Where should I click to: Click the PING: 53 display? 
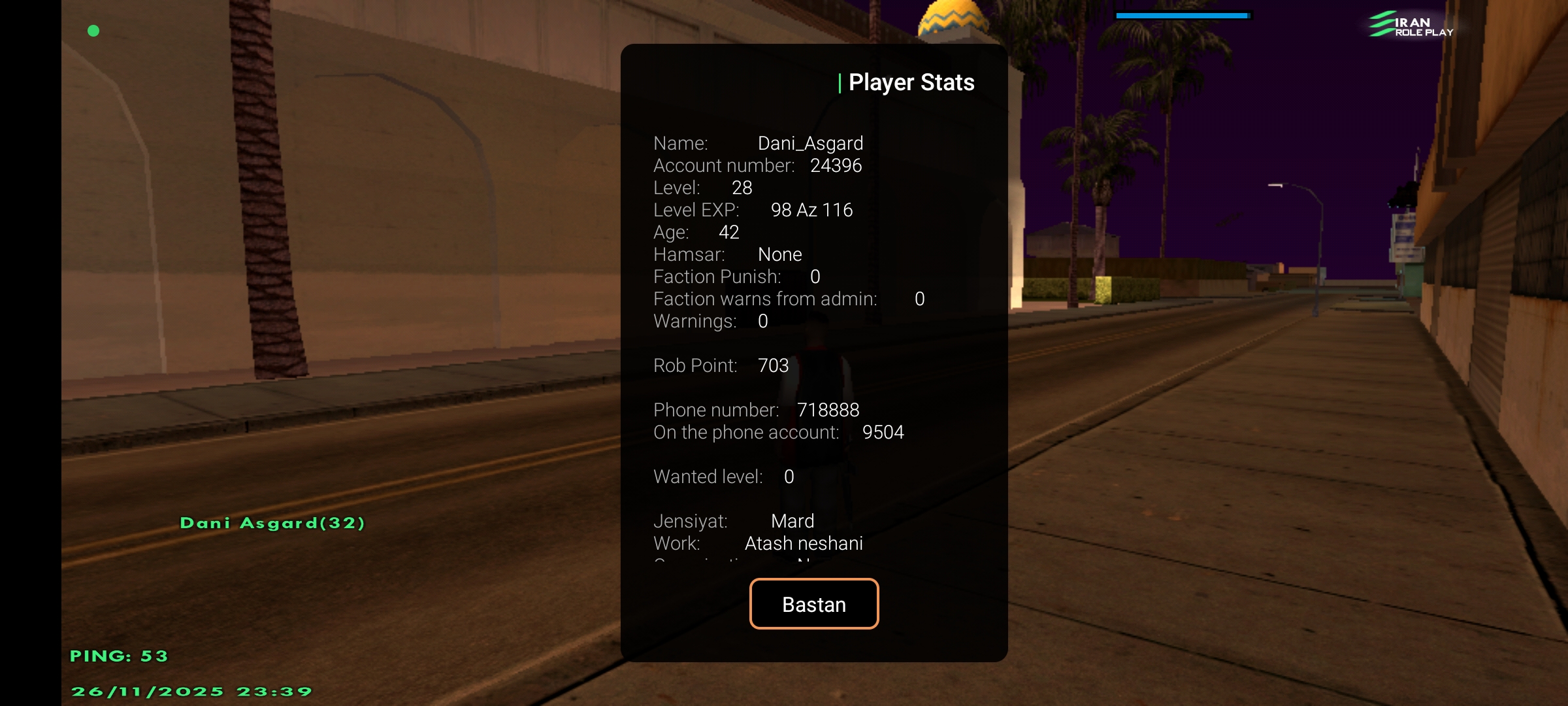tap(120, 656)
